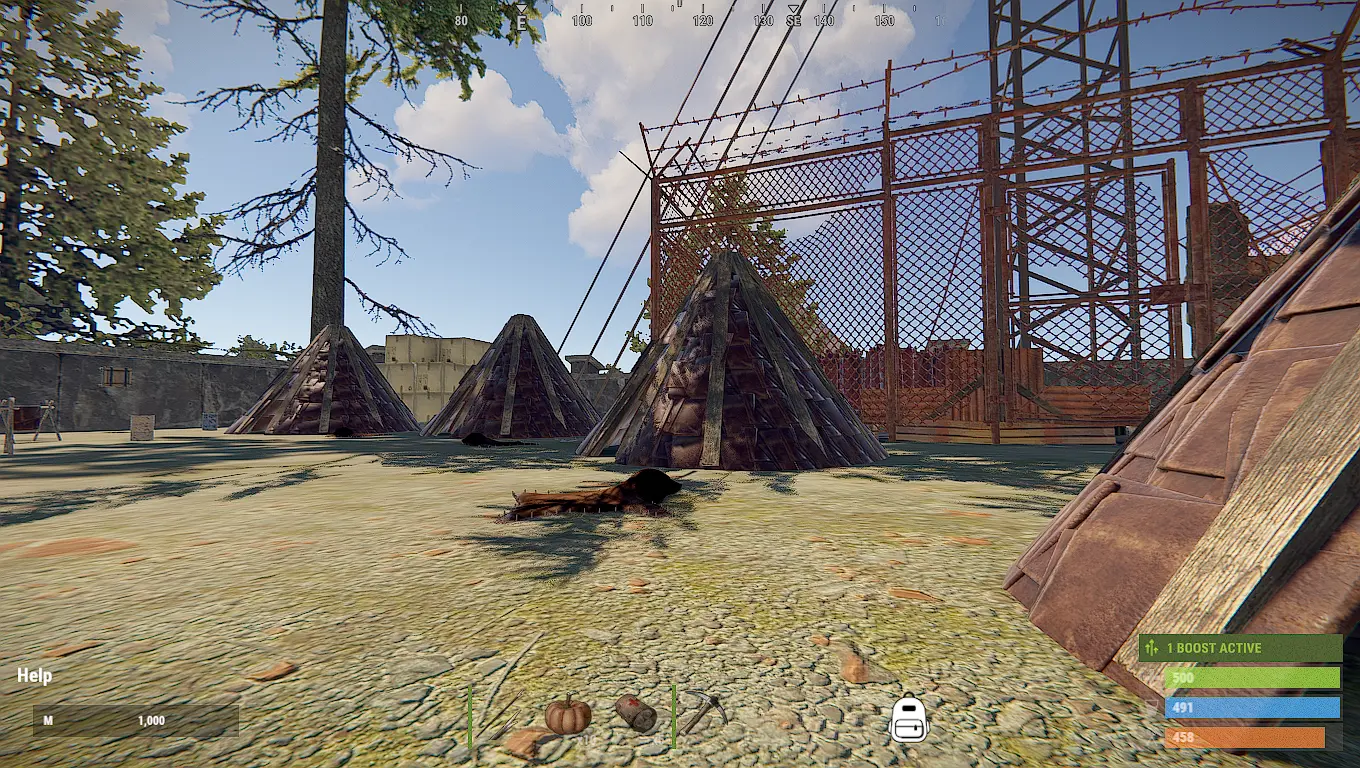1360x768 pixels.
Task: Open the white backpack icon
Action: point(909,720)
